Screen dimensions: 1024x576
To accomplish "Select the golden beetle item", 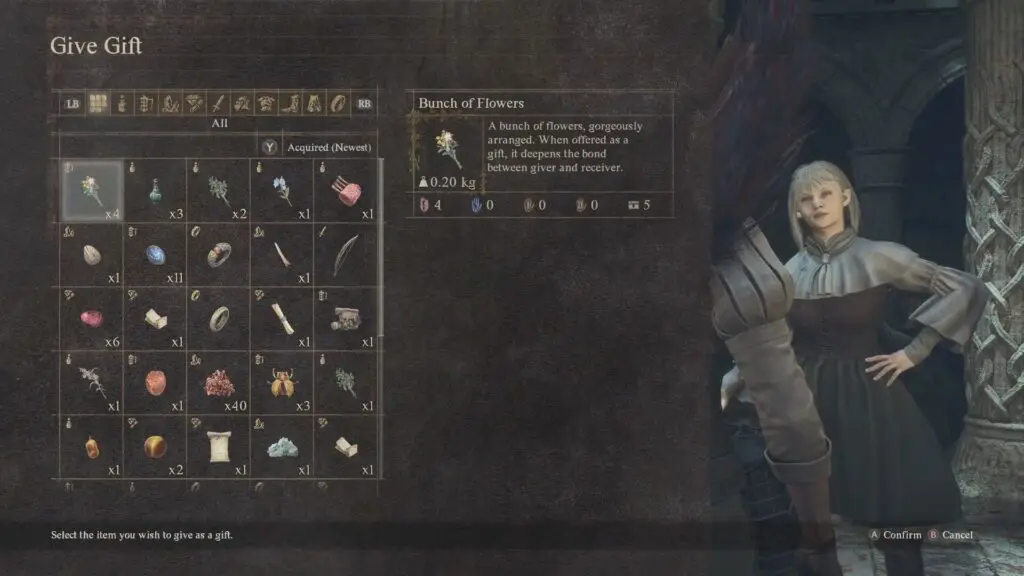I will [283, 382].
